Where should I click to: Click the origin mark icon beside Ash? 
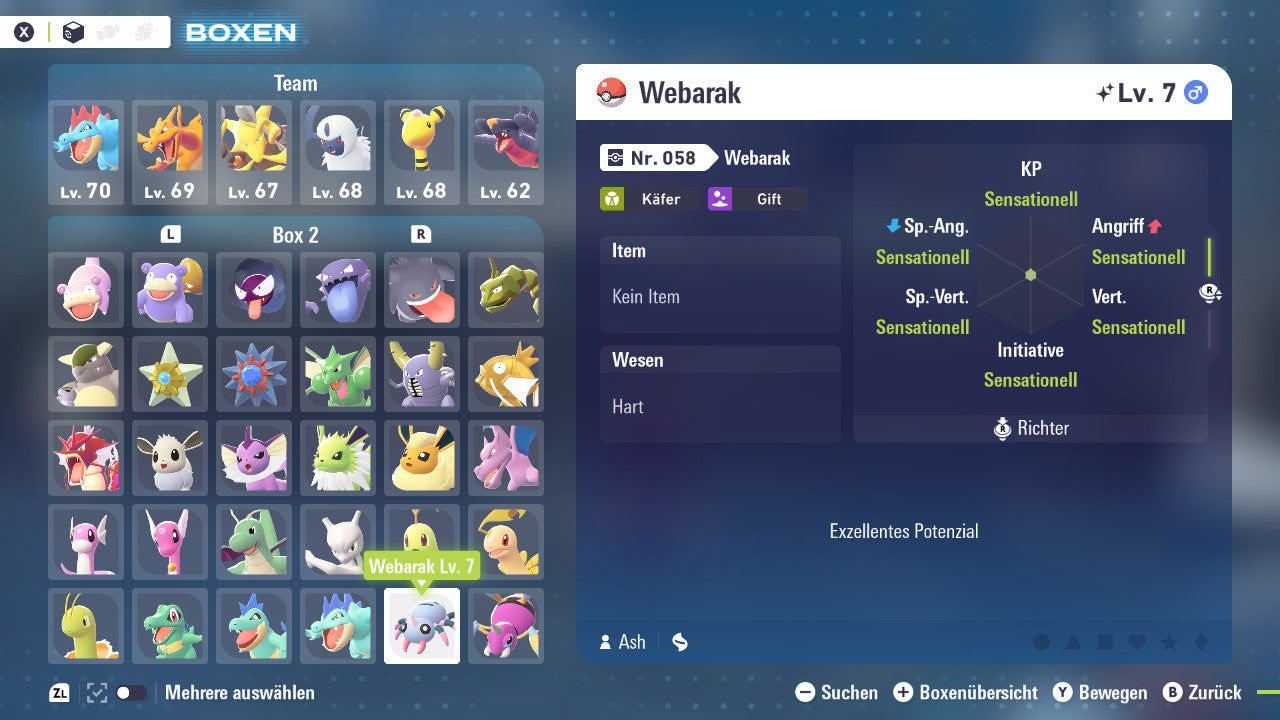pyautogui.click(x=679, y=643)
